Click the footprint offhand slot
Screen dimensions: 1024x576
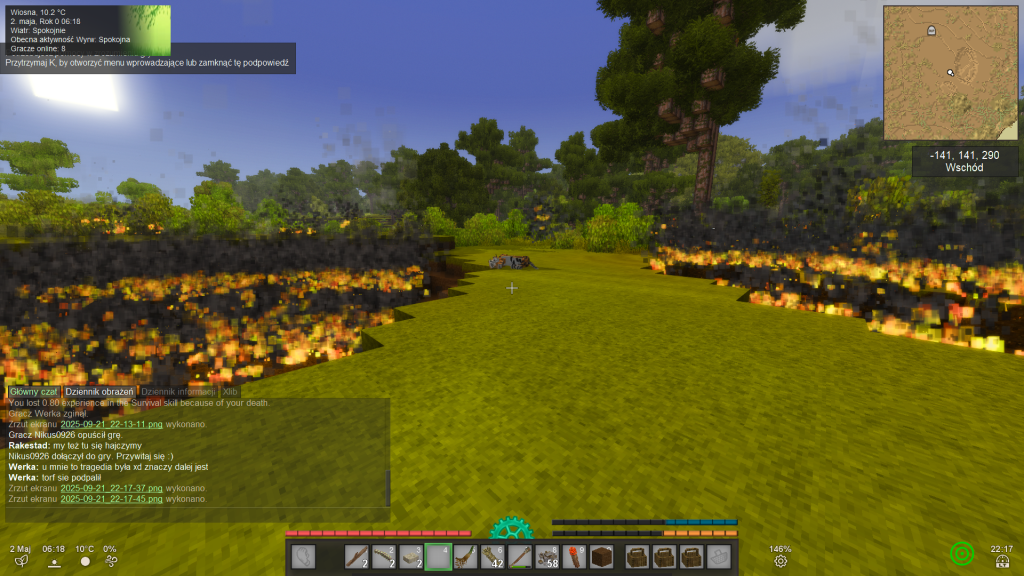pos(303,557)
